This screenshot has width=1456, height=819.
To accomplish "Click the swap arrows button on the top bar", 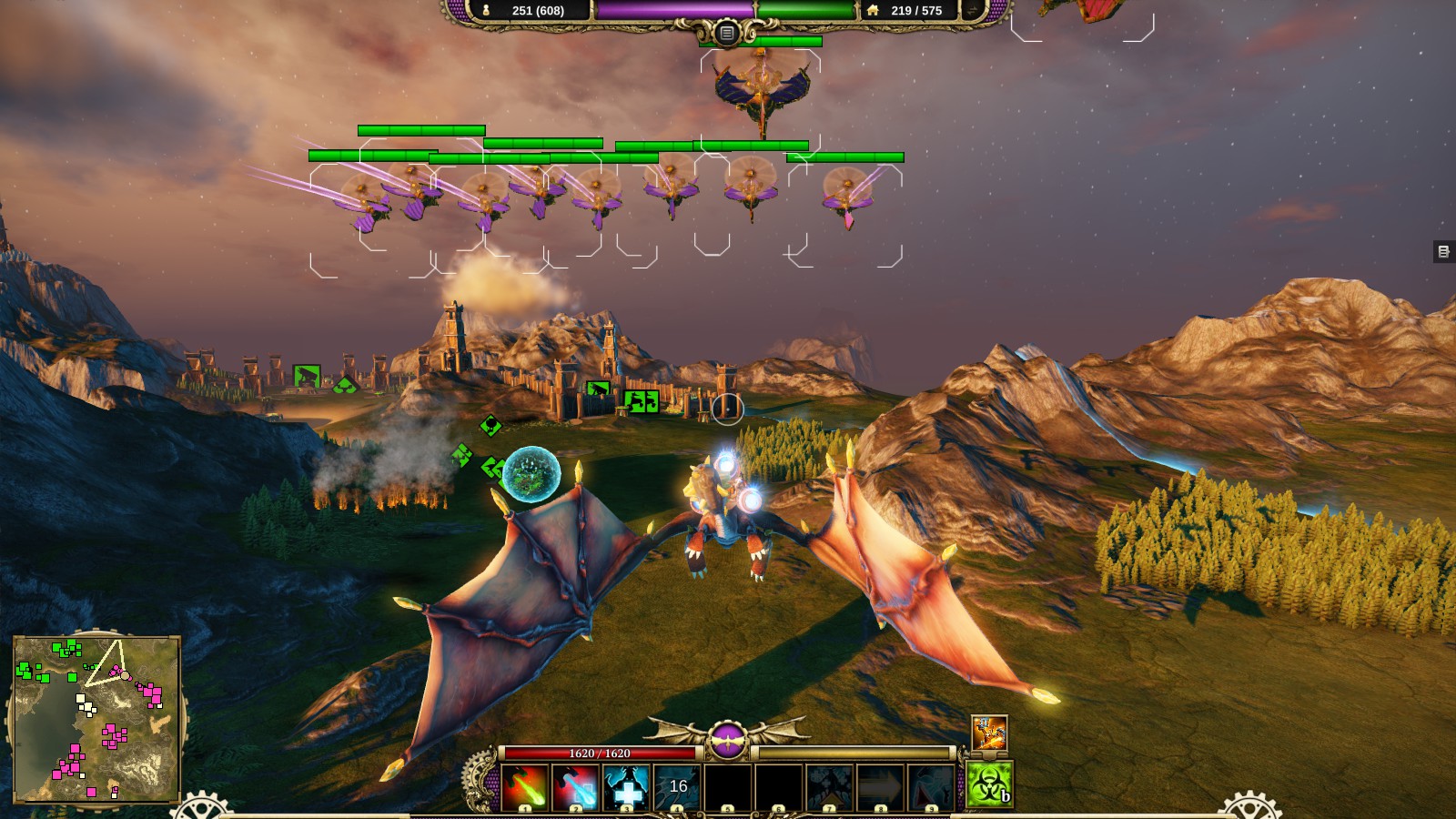I will click(x=973, y=10).
